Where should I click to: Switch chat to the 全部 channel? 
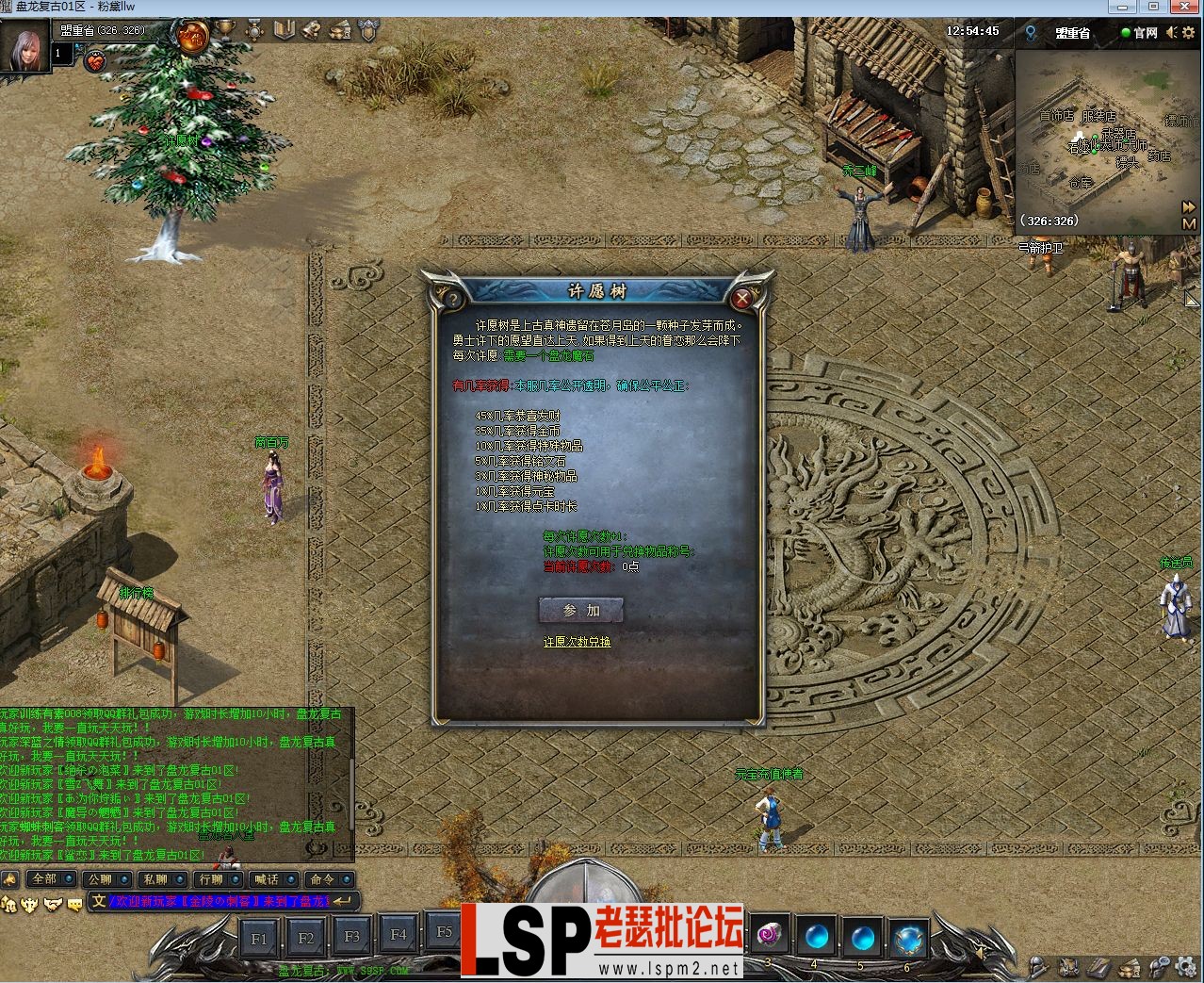pyautogui.click(x=45, y=878)
